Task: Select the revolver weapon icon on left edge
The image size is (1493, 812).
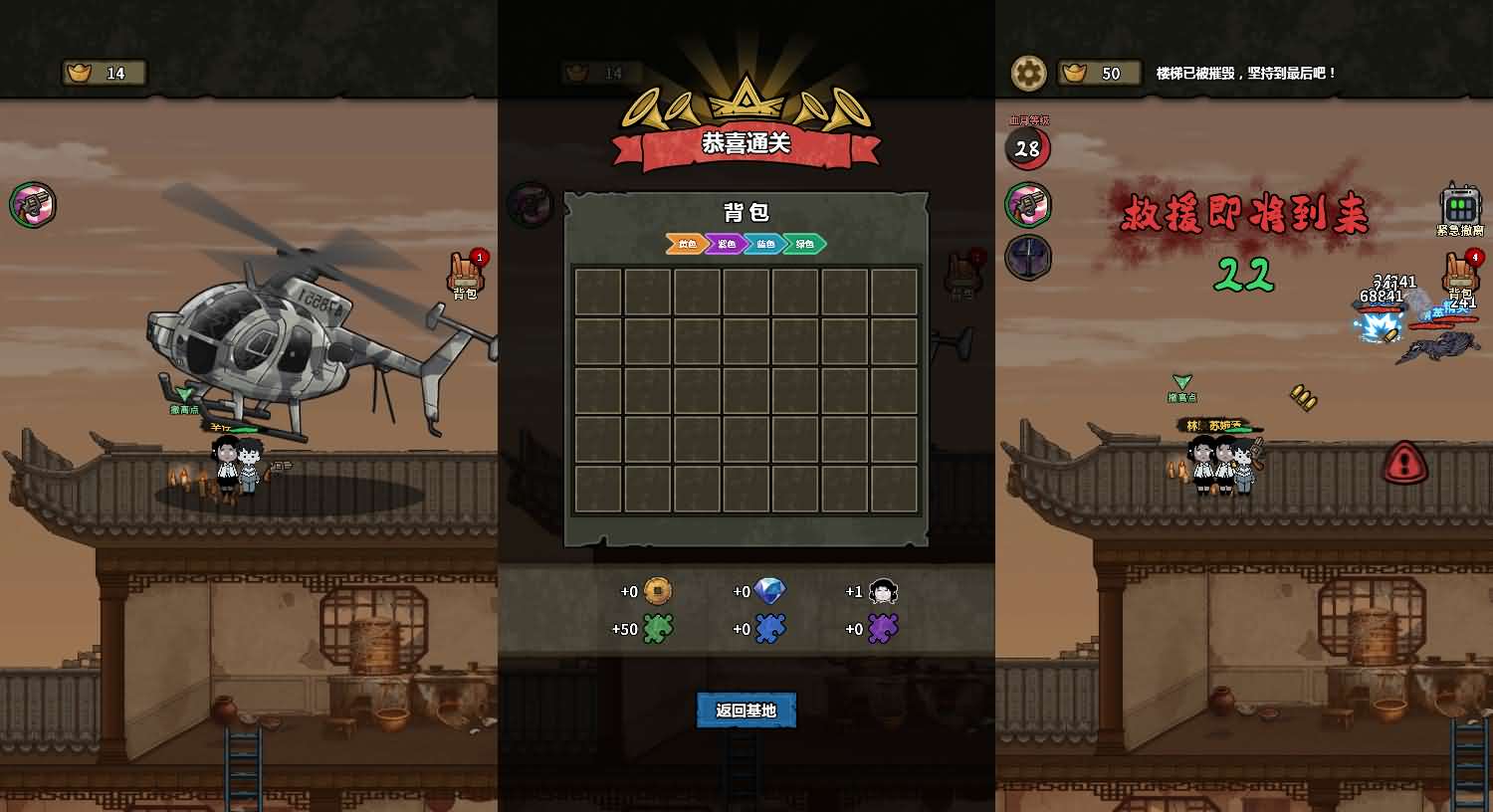Action: (x=33, y=204)
